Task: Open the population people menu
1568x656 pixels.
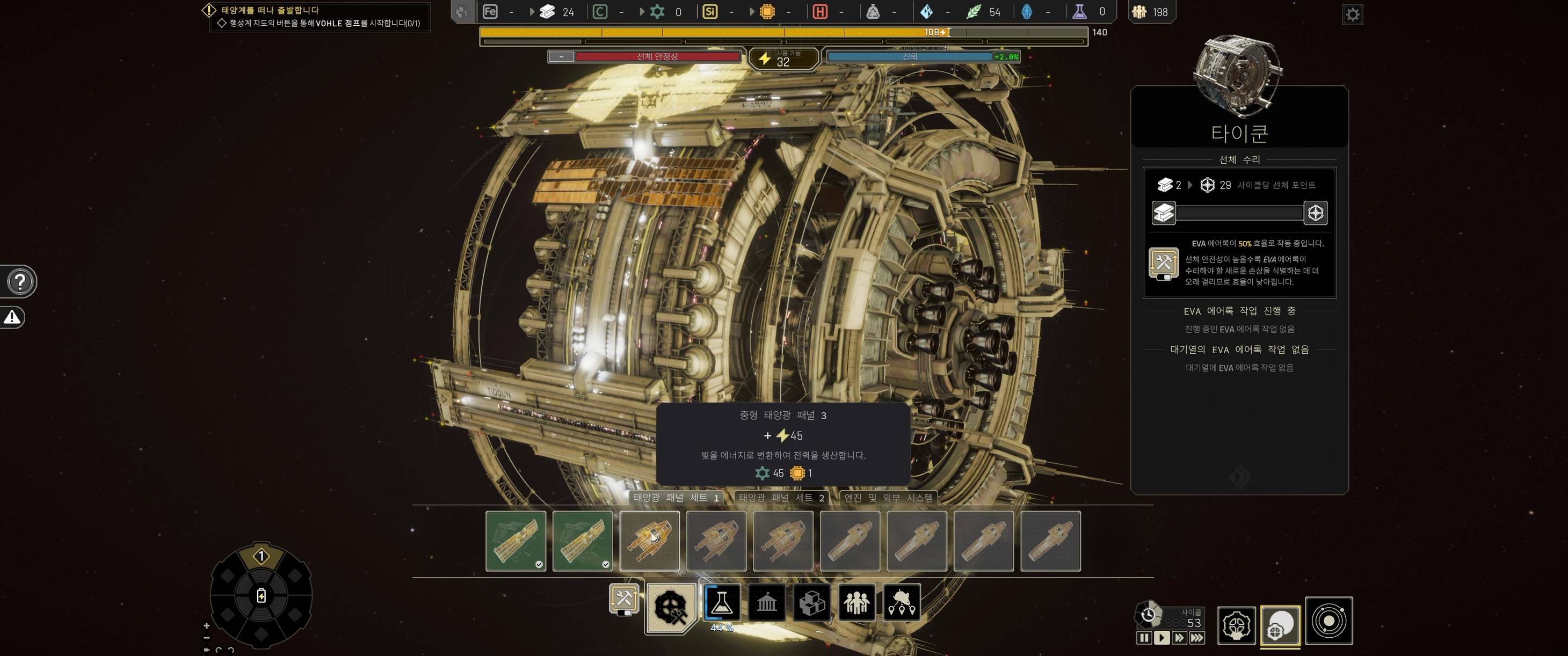Action: click(856, 602)
